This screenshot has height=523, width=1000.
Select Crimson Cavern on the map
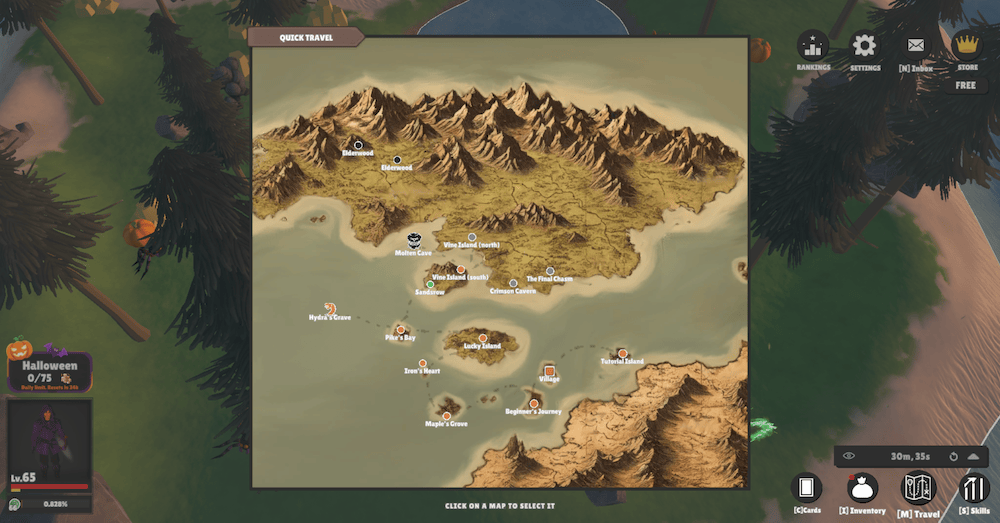(x=513, y=283)
